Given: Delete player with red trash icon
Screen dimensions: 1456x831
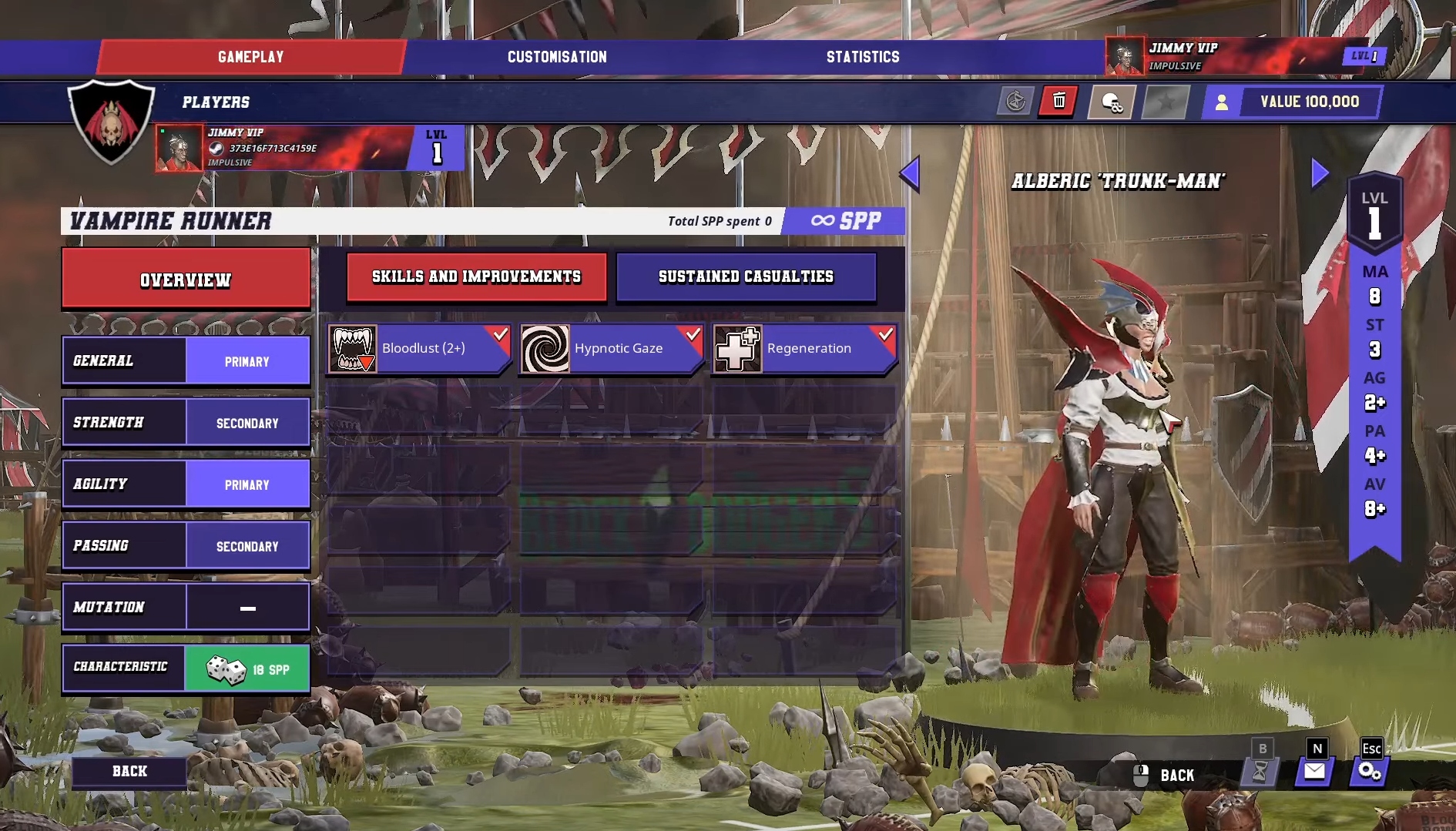Looking at the screenshot, I should (1058, 102).
